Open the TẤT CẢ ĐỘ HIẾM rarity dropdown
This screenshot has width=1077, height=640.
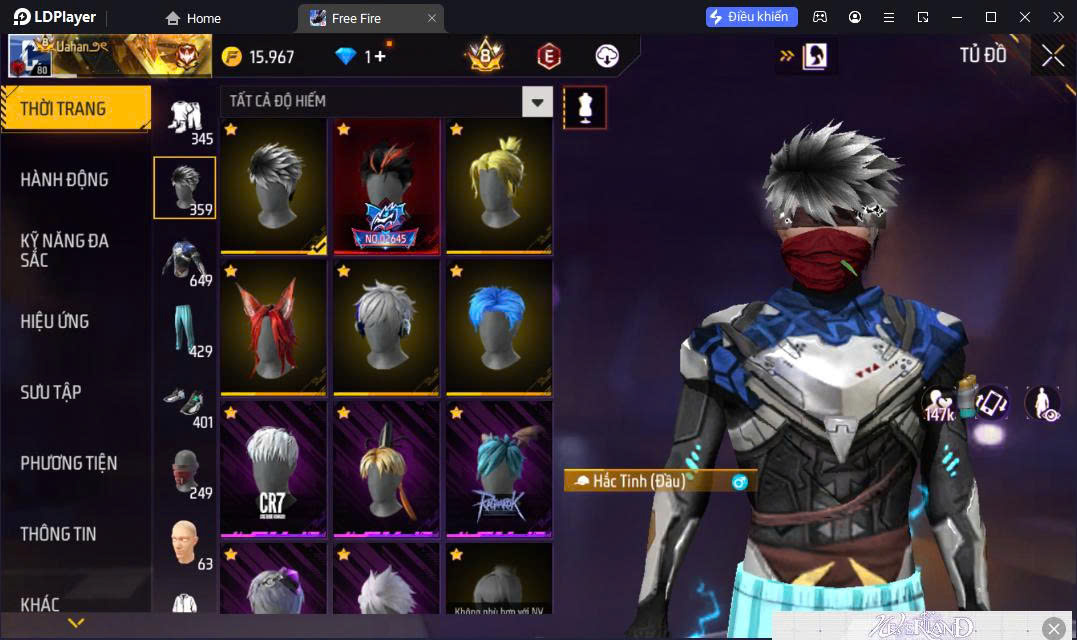point(538,101)
